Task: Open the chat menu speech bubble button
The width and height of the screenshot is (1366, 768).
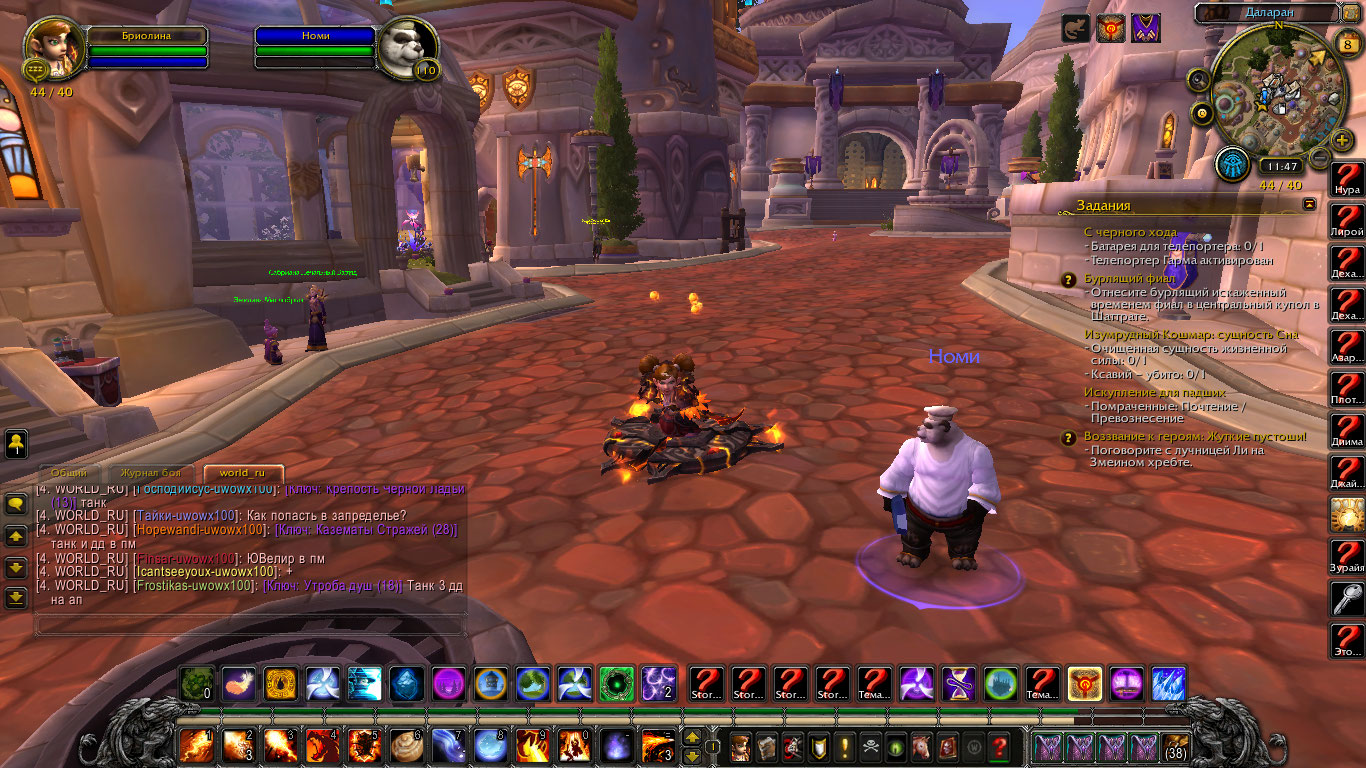Action: point(16,505)
